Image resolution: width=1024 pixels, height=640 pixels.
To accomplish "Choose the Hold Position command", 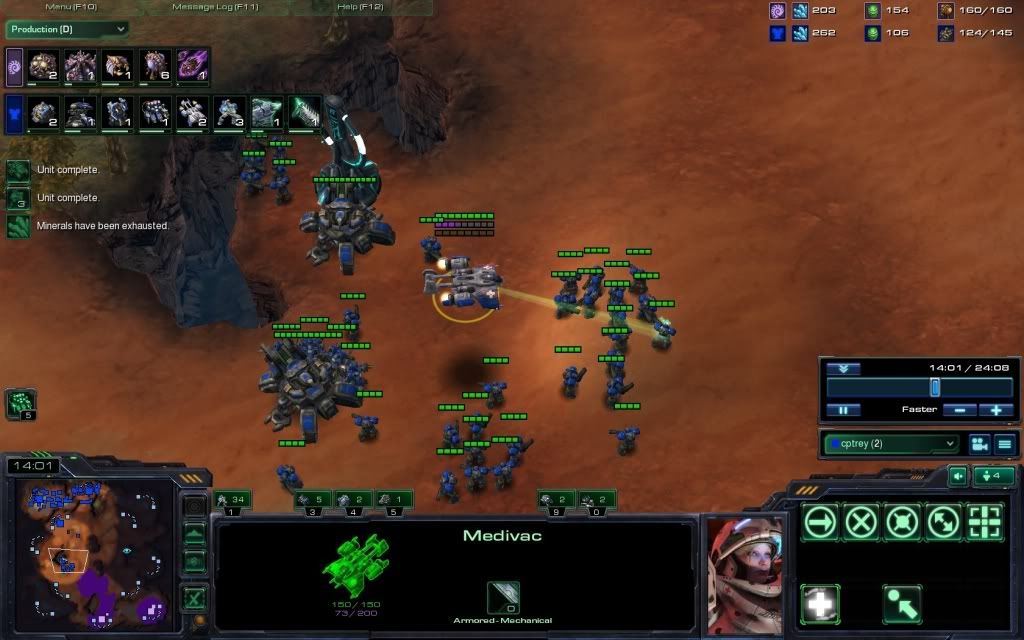I will [x=902, y=521].
